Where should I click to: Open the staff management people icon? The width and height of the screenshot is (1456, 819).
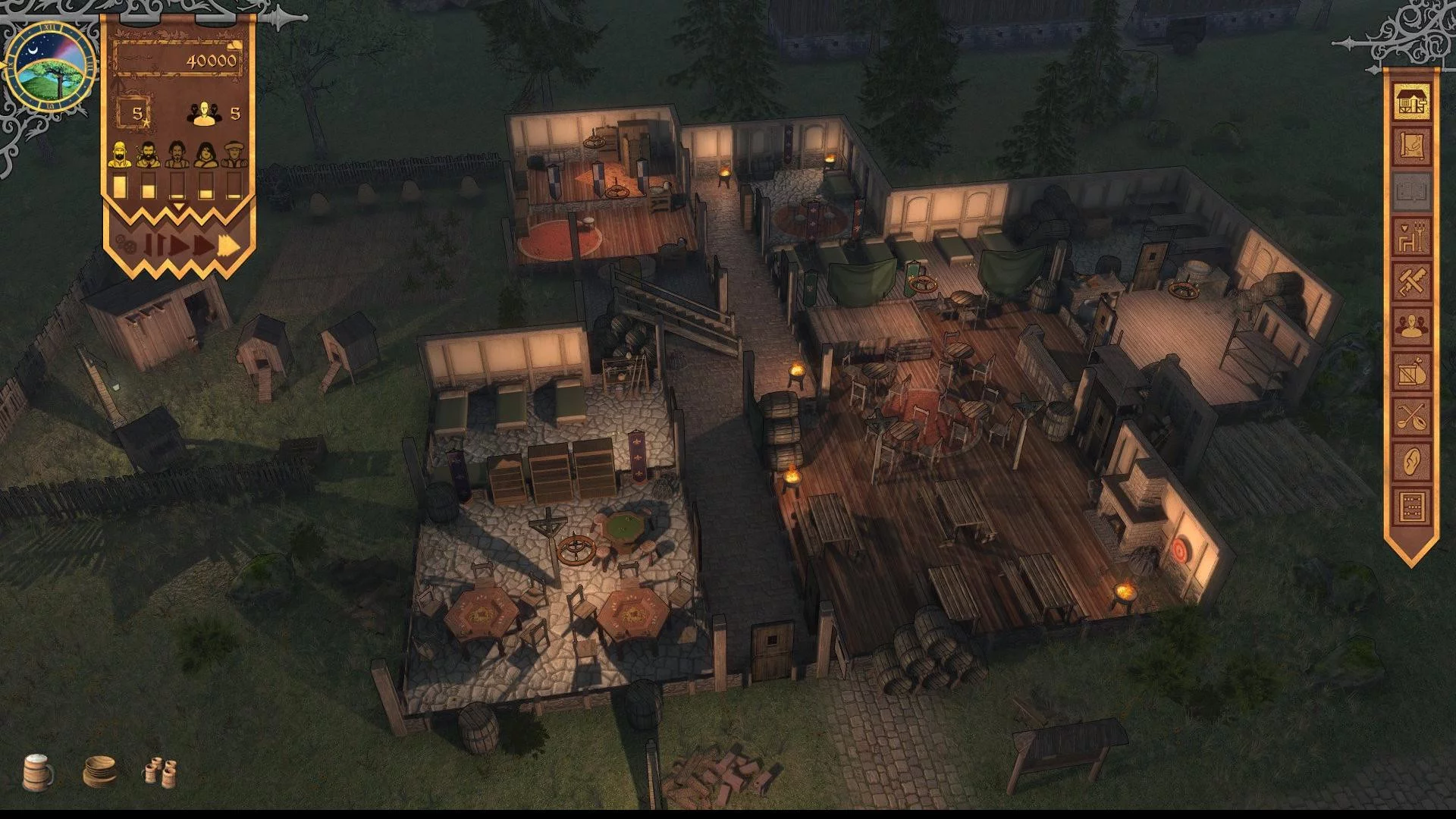[x=1411, y=327]
